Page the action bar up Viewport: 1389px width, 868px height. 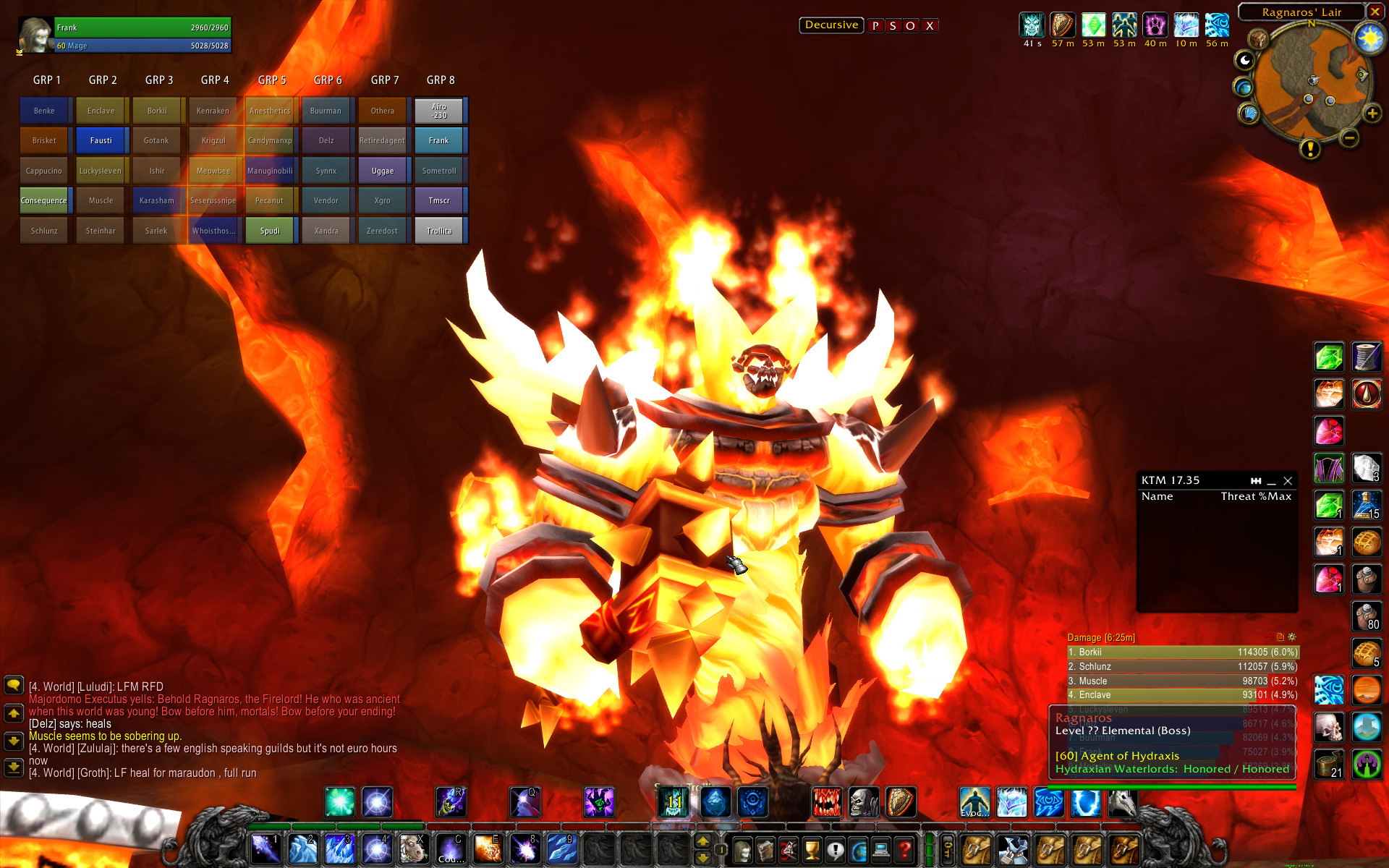(702, 841)
